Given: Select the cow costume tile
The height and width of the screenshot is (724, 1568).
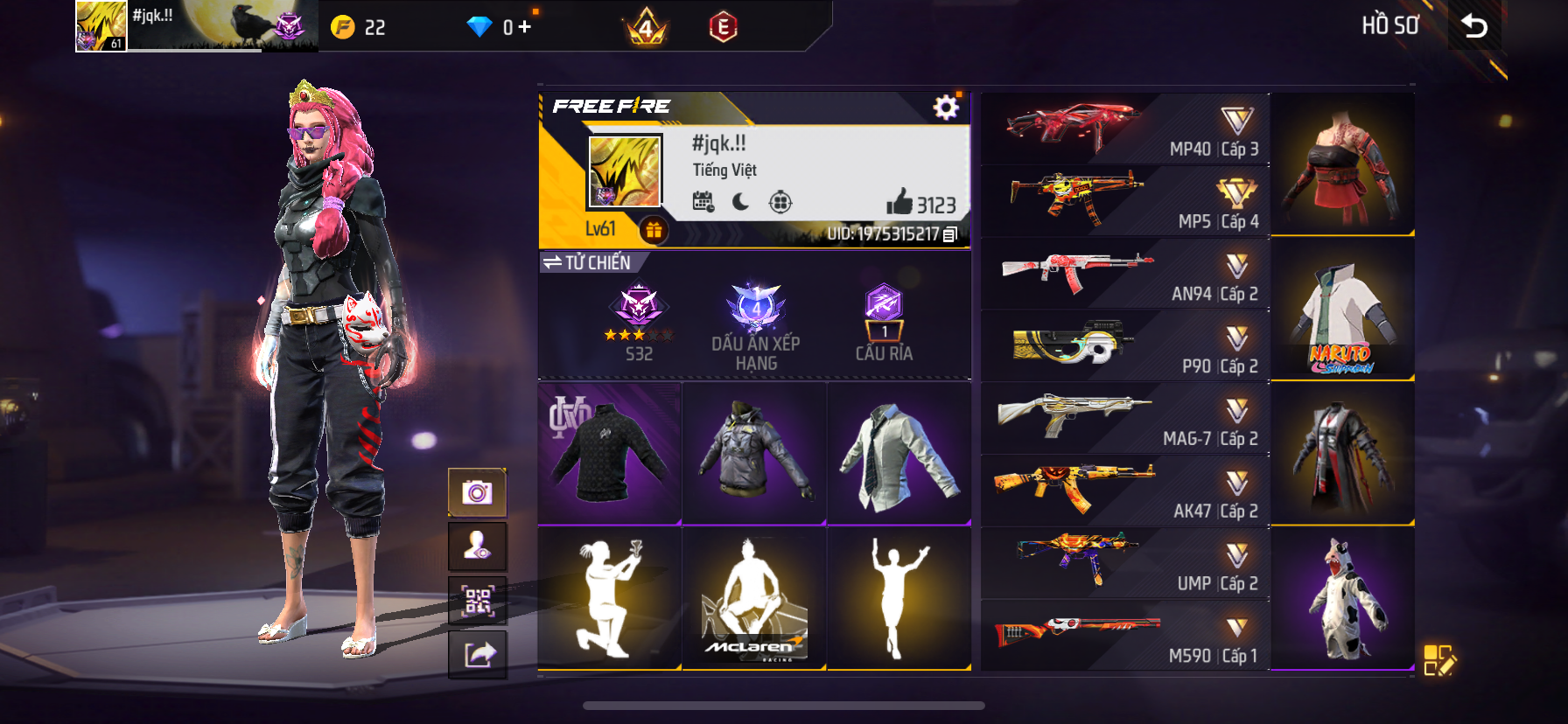Looking at the screenshot, I should pos(1341,599).
